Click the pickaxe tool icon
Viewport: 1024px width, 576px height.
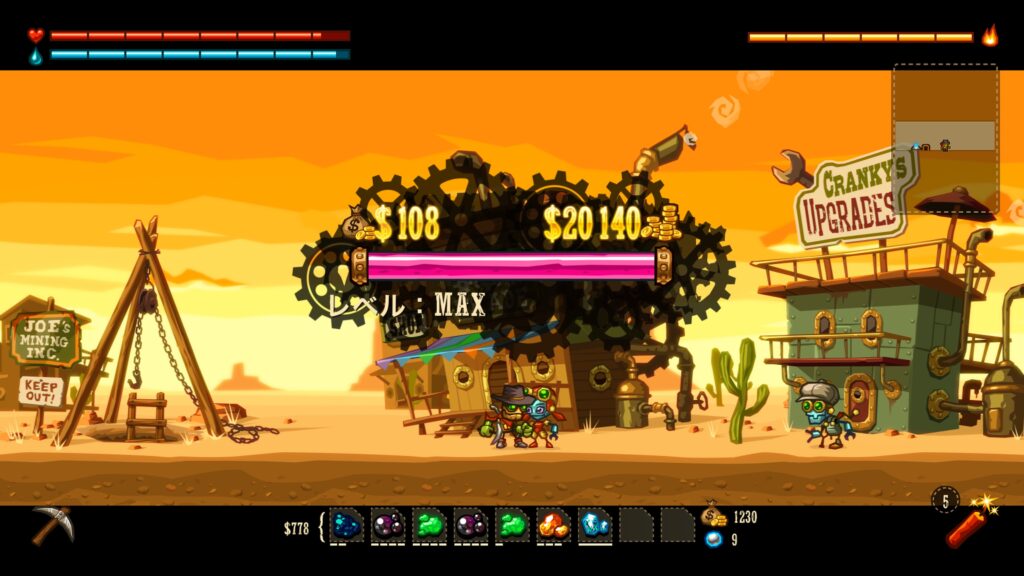[50, 525]
